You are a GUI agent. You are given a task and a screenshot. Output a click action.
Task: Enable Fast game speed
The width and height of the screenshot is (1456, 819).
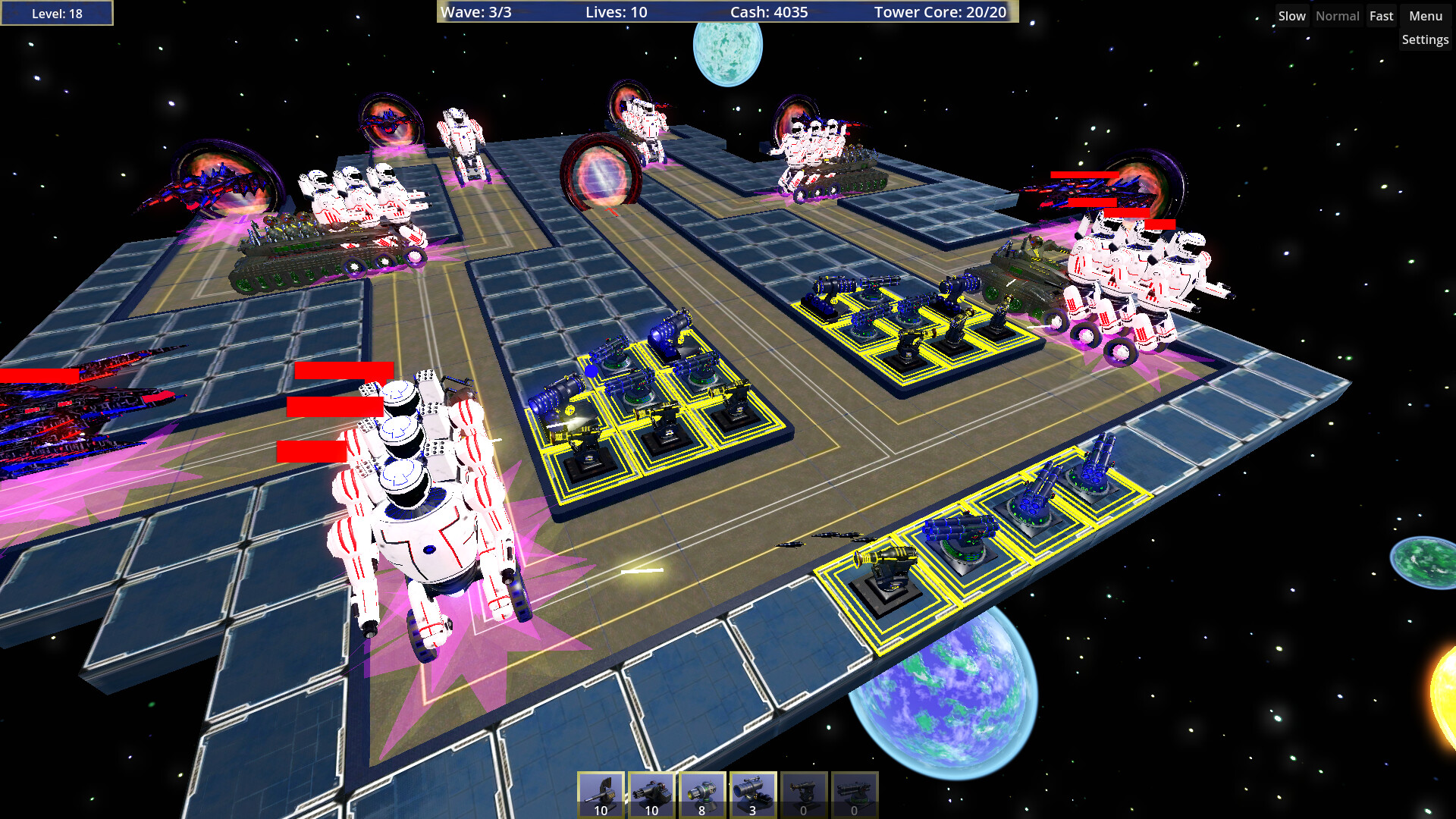point(1381,15)
